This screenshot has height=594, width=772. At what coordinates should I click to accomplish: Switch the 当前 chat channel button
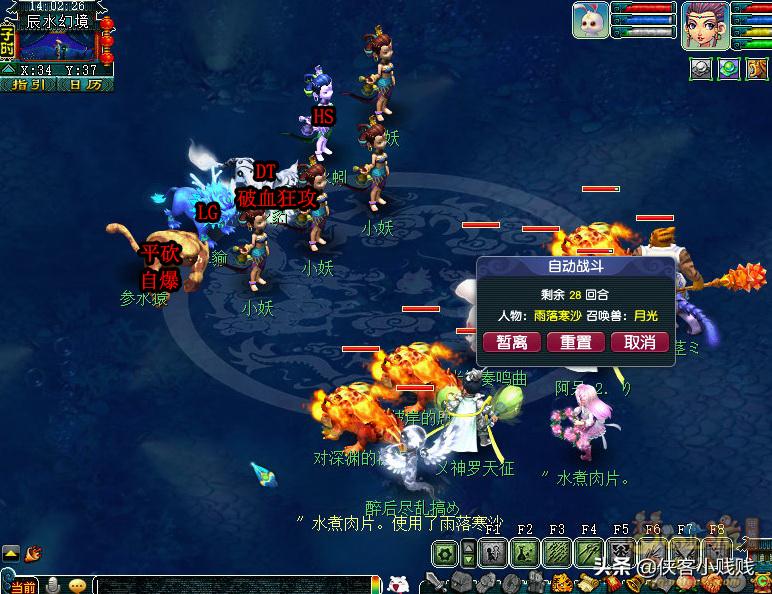pyautogui.click(x=22, y=585)
